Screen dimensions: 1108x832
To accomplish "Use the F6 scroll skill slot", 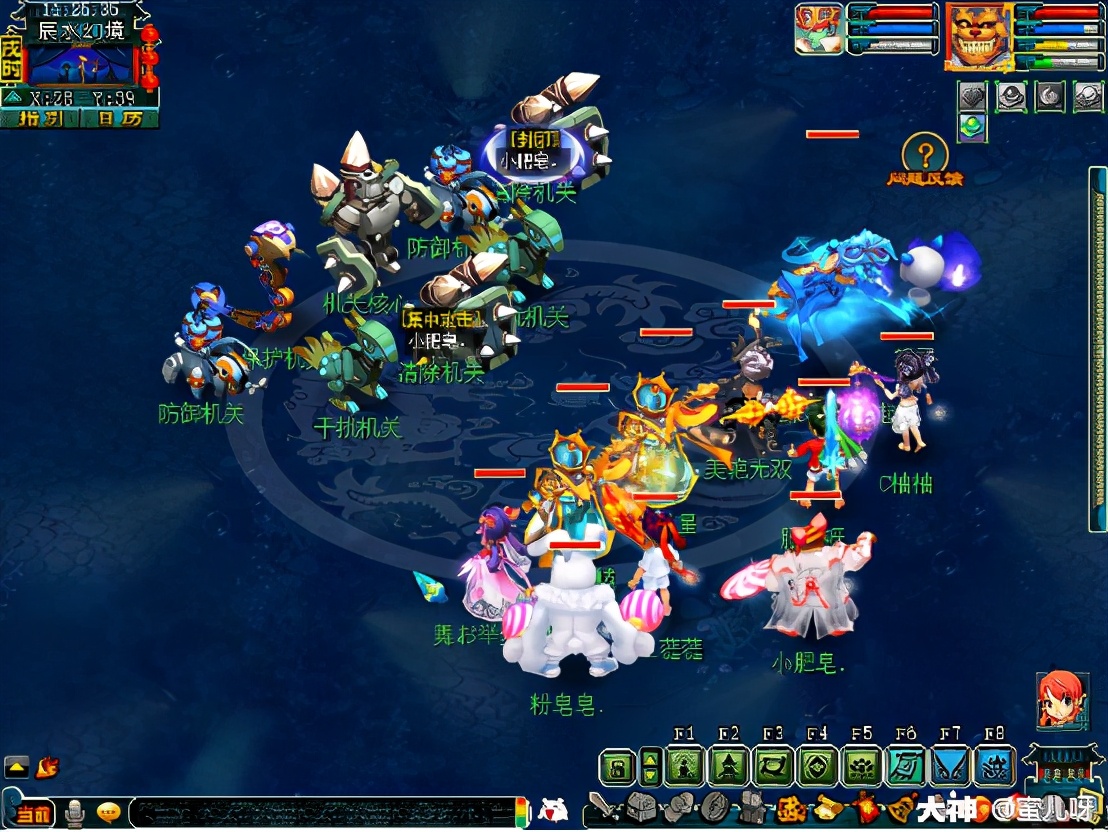I will (906, 767).
